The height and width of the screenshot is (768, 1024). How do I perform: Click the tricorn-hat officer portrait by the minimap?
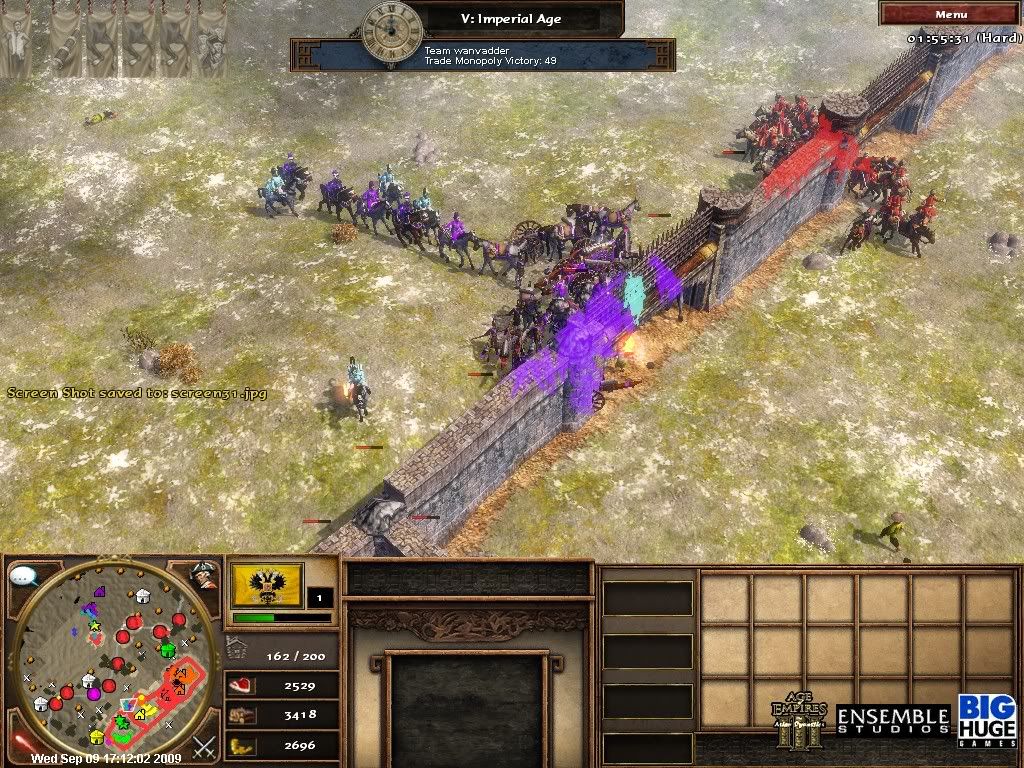(x=204, y=575)
